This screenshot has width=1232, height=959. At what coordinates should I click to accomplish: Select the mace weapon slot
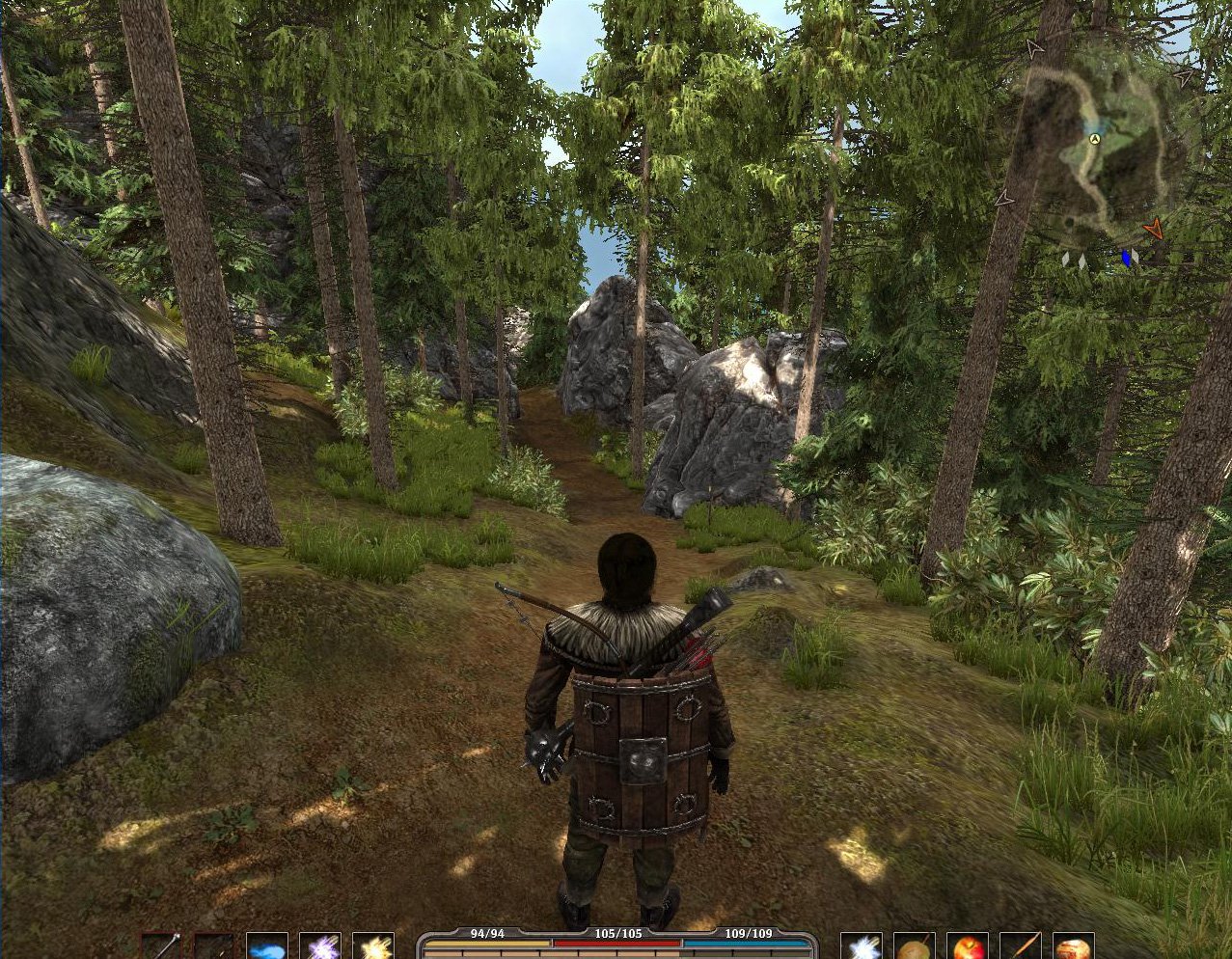click(x=161, y=946)
